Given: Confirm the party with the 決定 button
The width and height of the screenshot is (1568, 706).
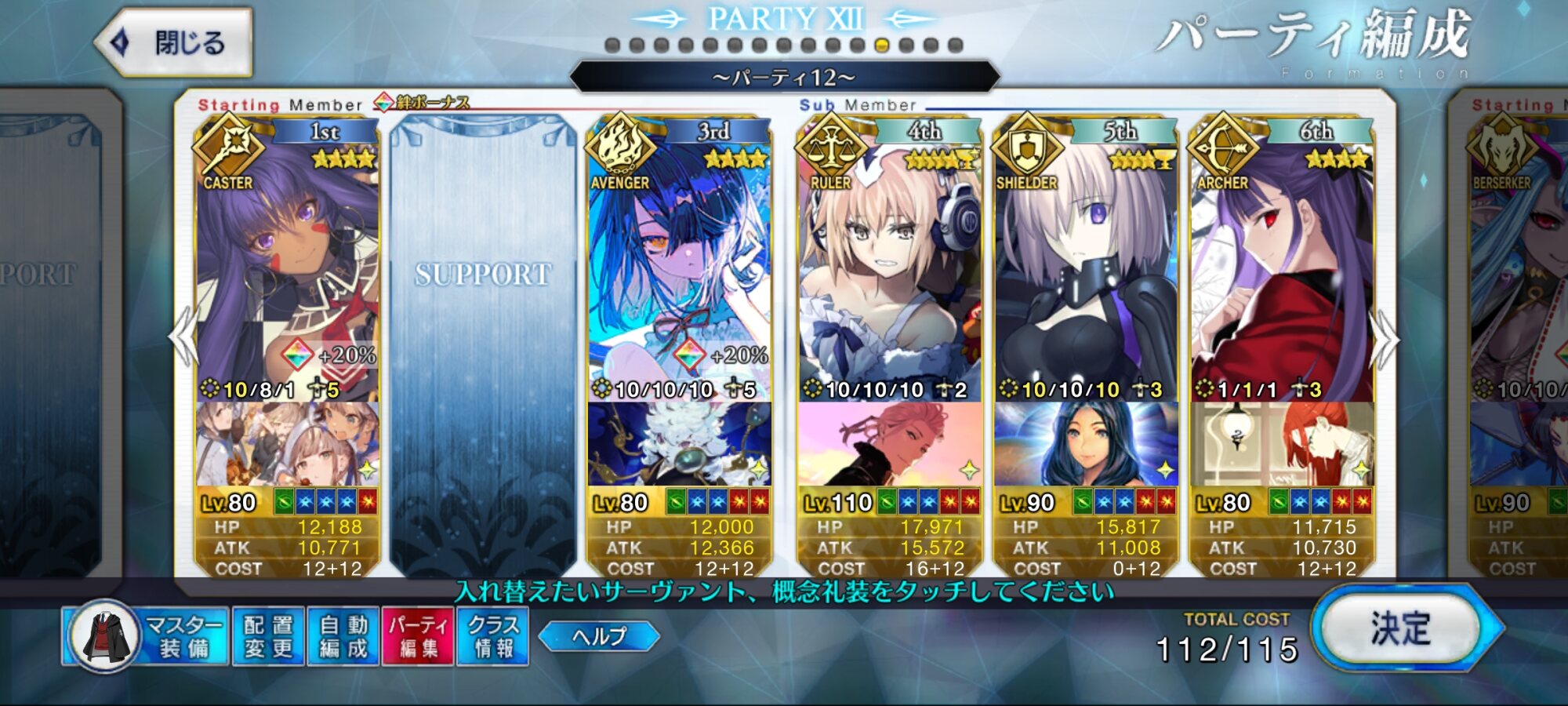Looking at the screenshot, I should pyautogui.click(x=1400, y=629).
